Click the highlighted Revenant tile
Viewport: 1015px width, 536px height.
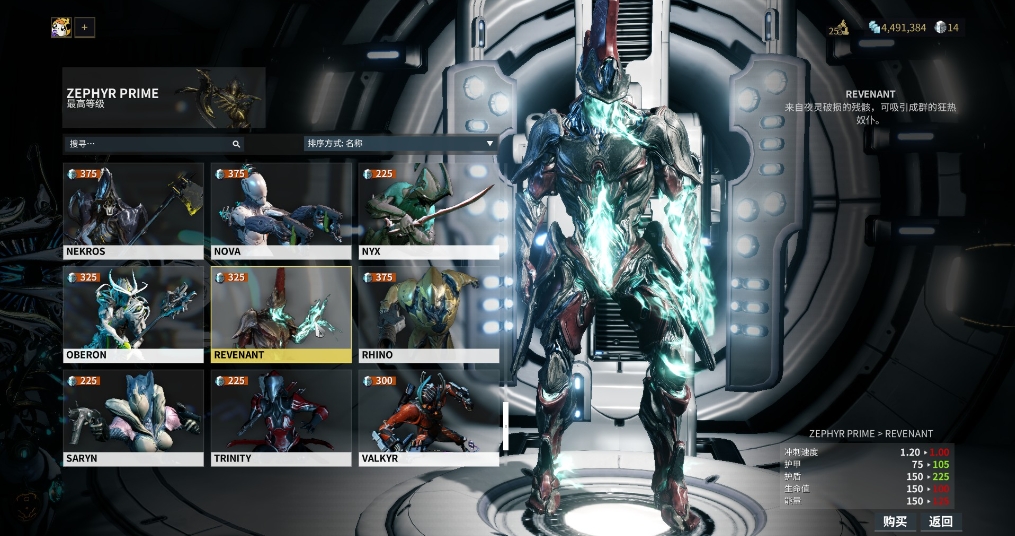pyautogui.click(x=281, y=314)
